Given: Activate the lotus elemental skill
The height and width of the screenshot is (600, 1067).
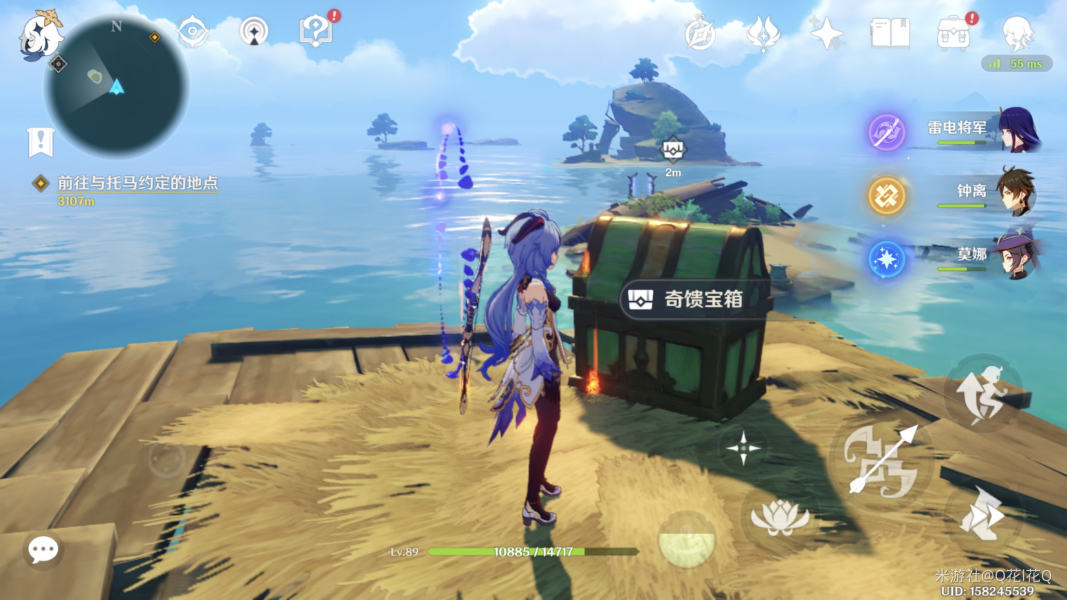Looking at the screenshot, I should pos(779,517).
